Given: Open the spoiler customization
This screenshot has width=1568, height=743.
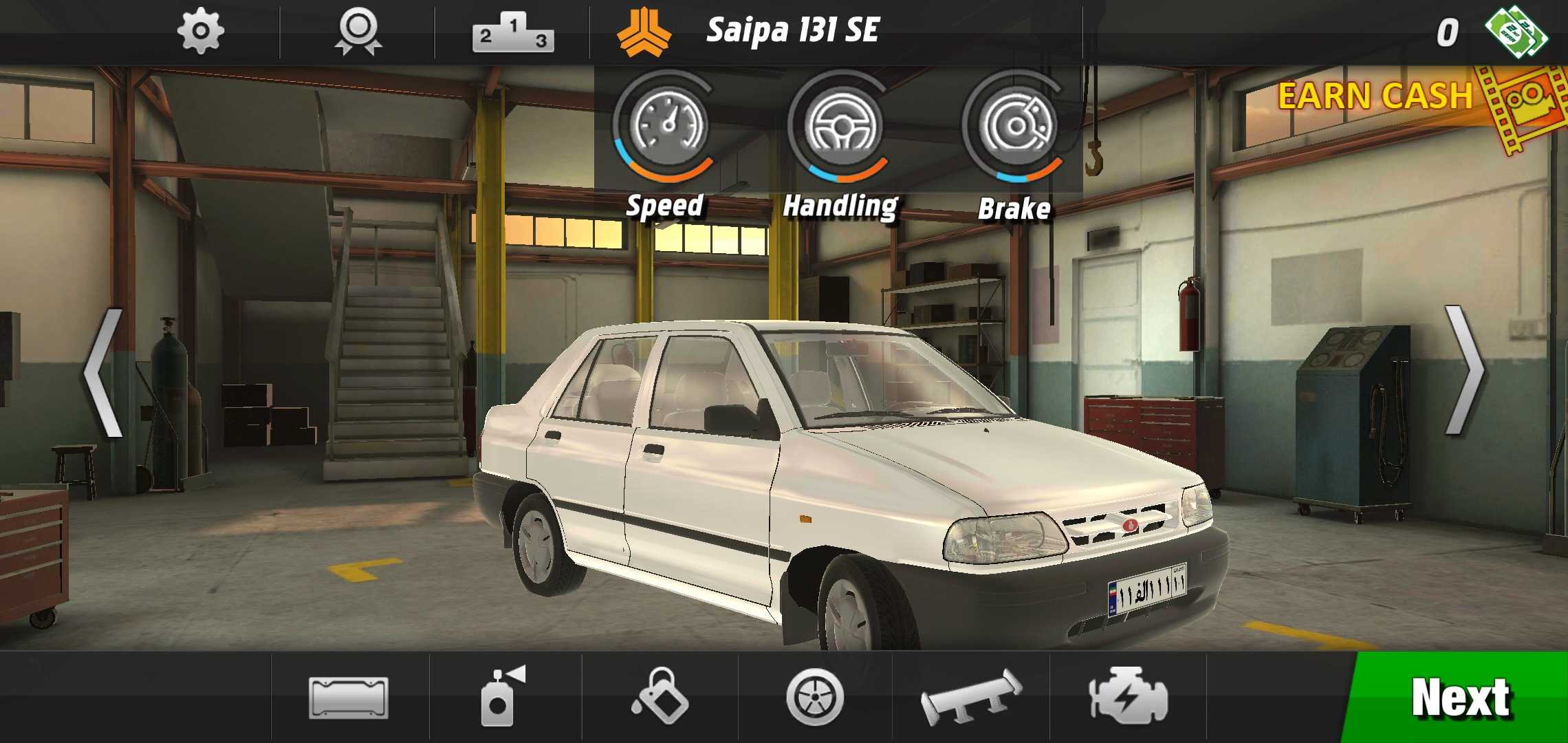Looking at the screenshot, I should (x=971, y=698).
